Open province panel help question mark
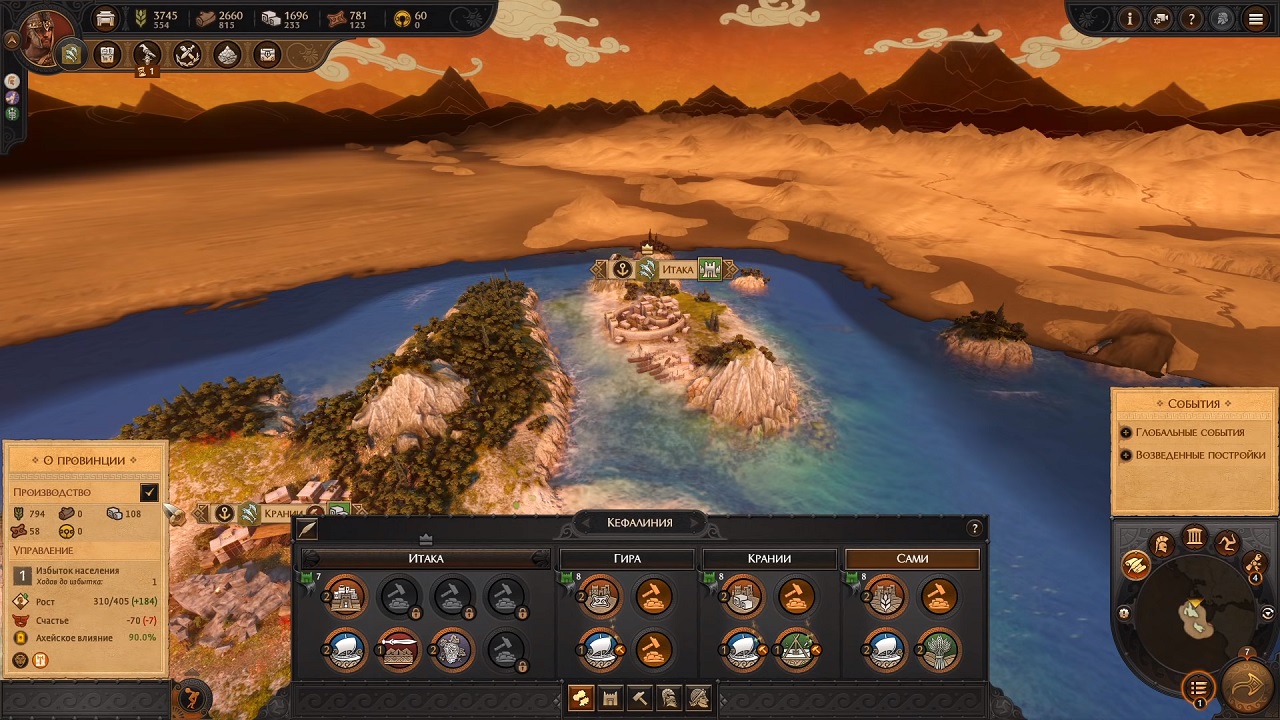 coord(975,529)
